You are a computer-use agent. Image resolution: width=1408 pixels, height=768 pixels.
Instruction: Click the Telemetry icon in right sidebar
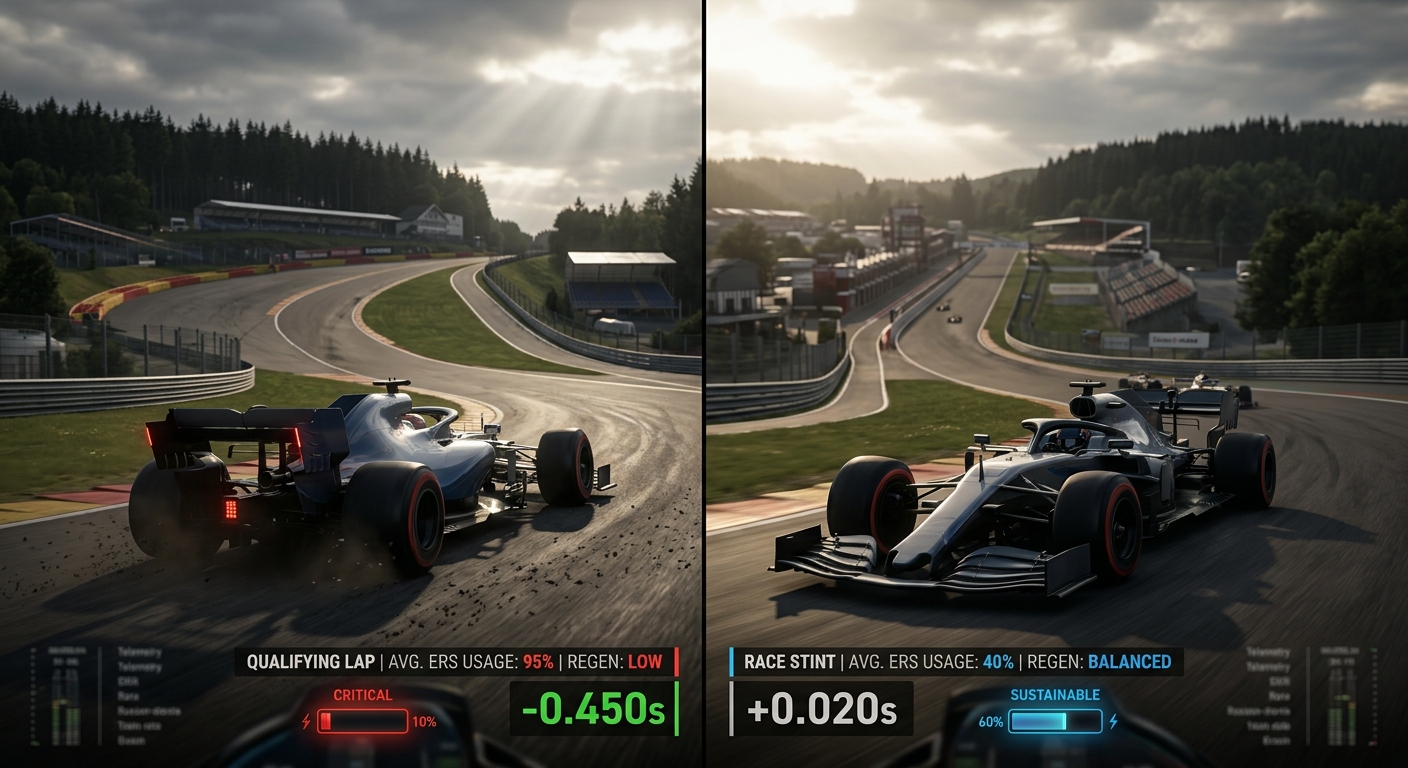tap(1267, 652)
